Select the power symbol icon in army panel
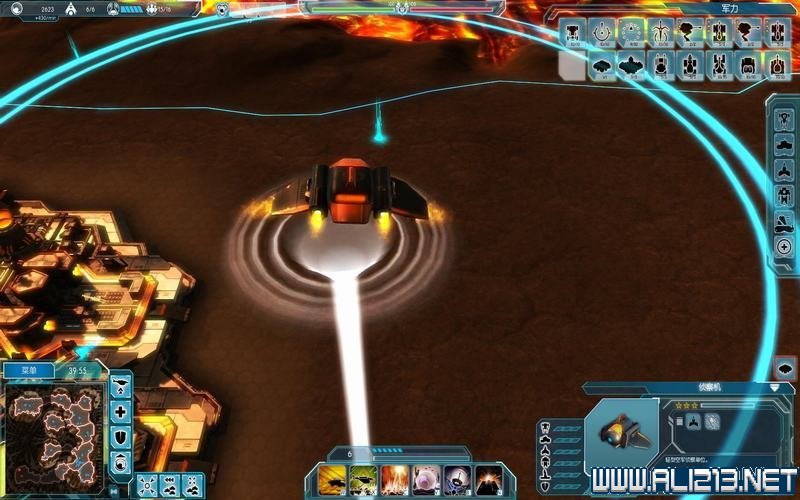The width and height of the screenshot is (800, 500). tap(602, 33)
